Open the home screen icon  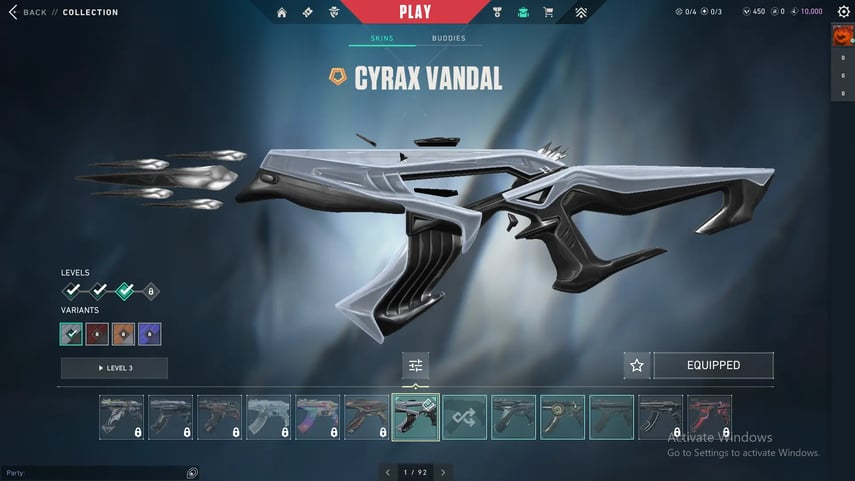click(x=281, y=13)
